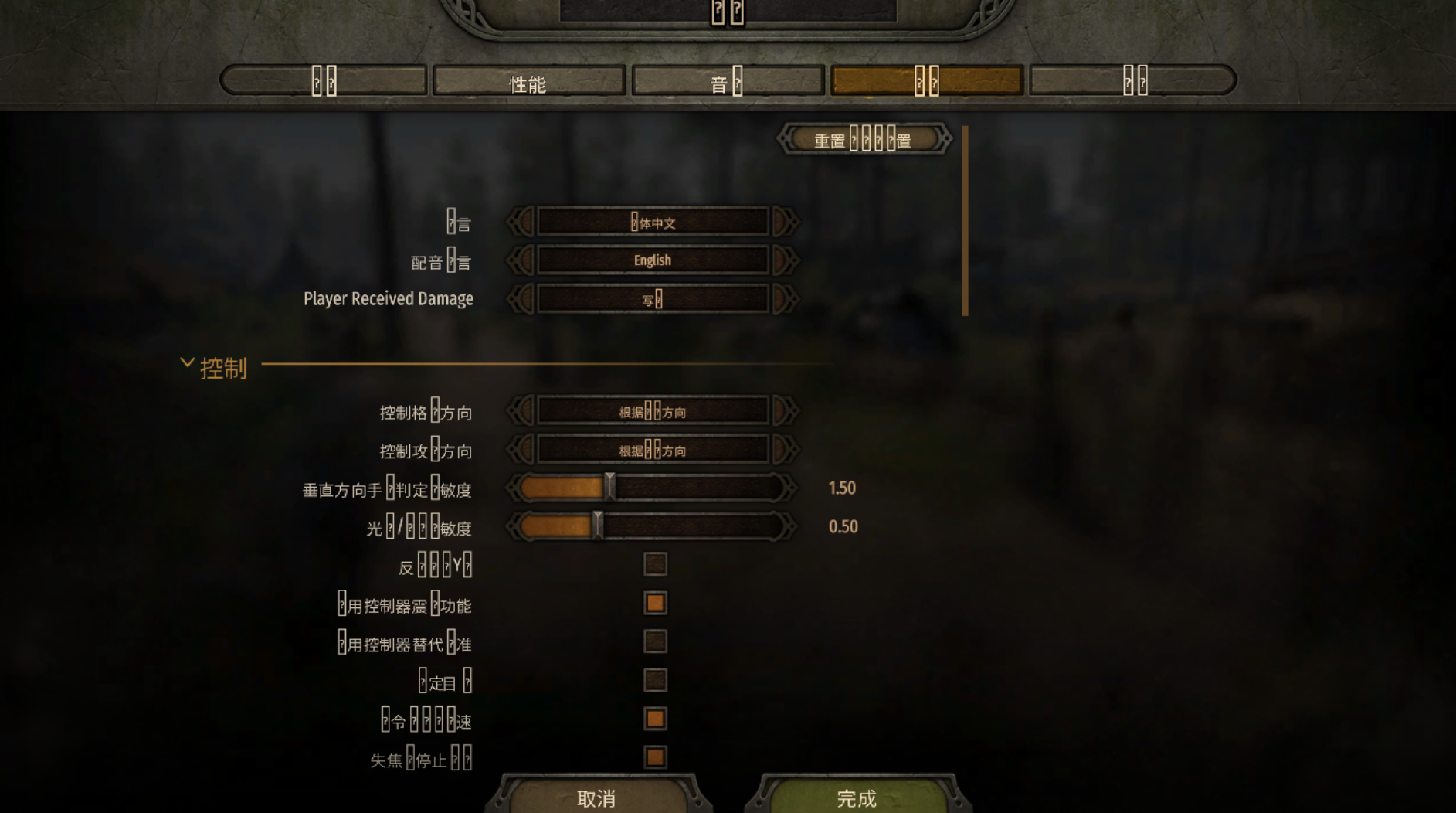Adjust the slider showing value 1.50
The width and height of the screenshot is (1456, 813).
[x=609, y=488]
